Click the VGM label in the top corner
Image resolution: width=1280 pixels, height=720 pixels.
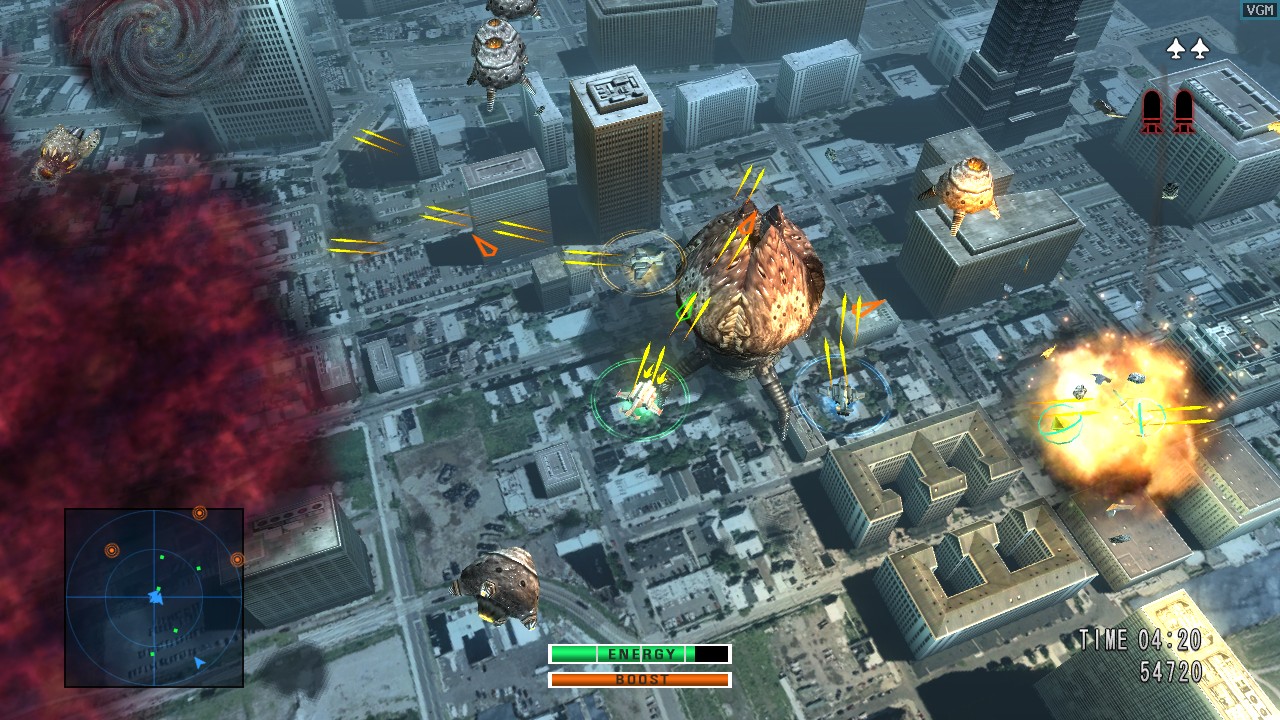coord(1259,9)
